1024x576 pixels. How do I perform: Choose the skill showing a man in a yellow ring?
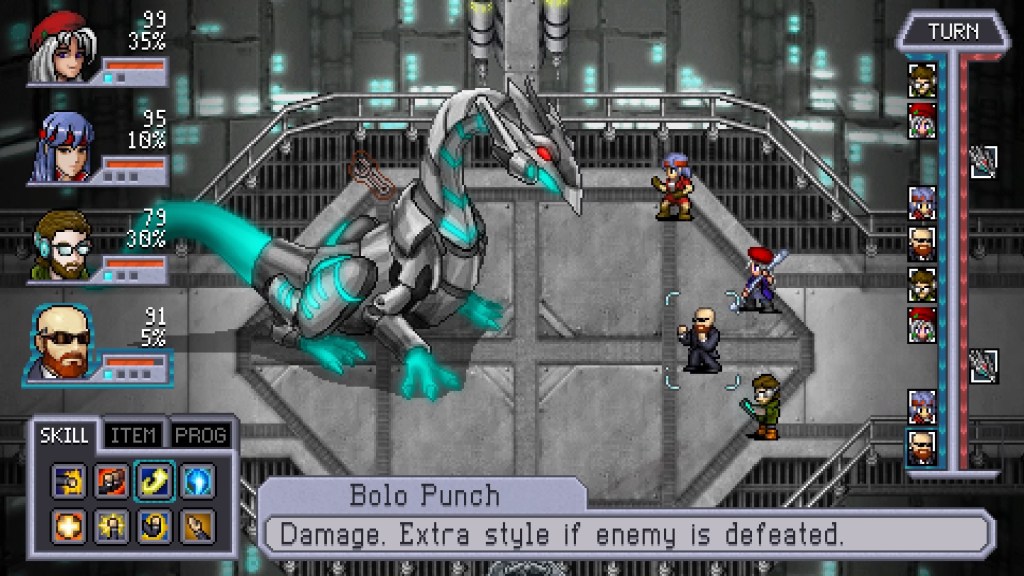[x=154, y=524]
